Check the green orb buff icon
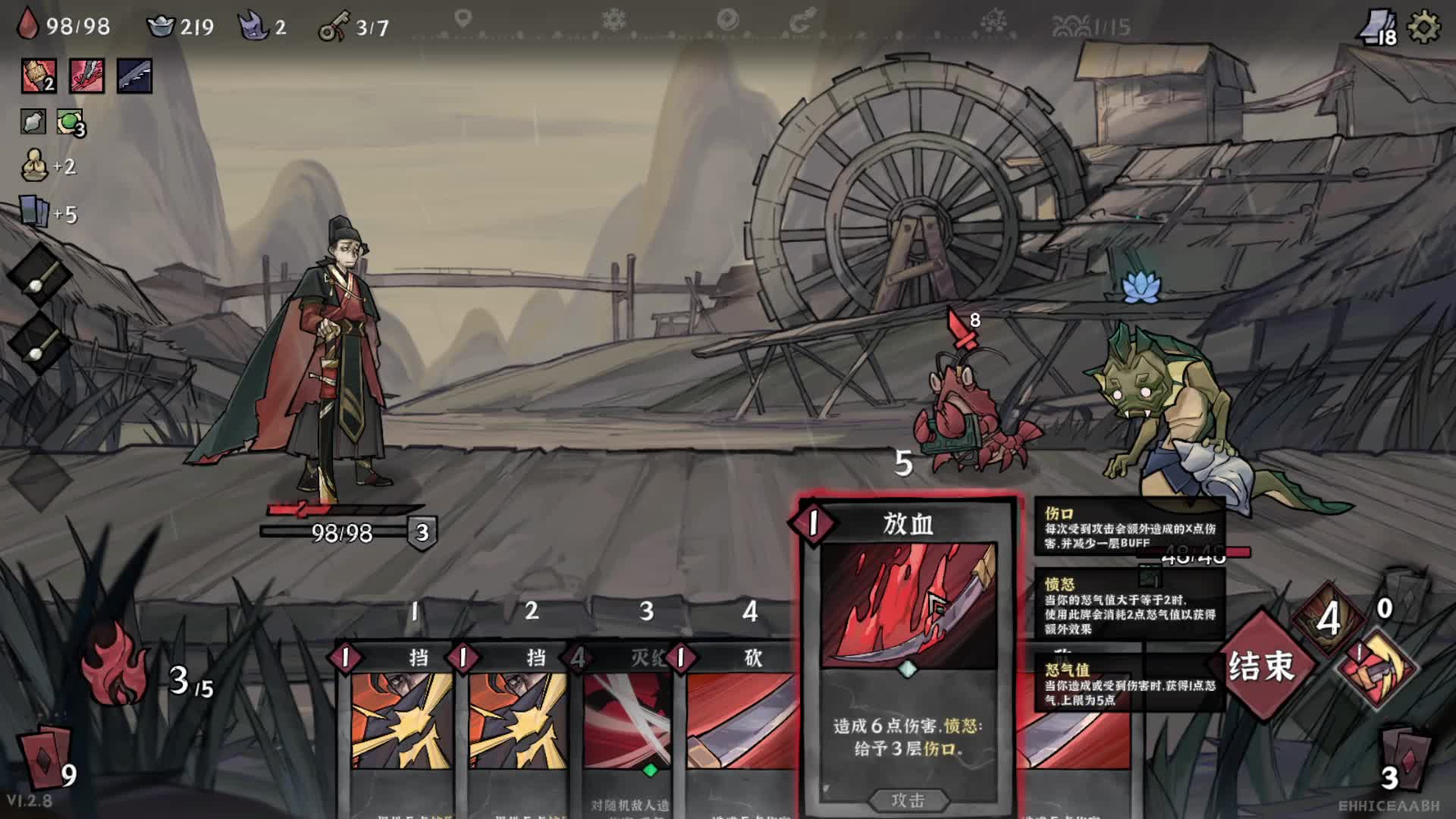Screen dimensions: 1456x819 (x=71, y=121)
